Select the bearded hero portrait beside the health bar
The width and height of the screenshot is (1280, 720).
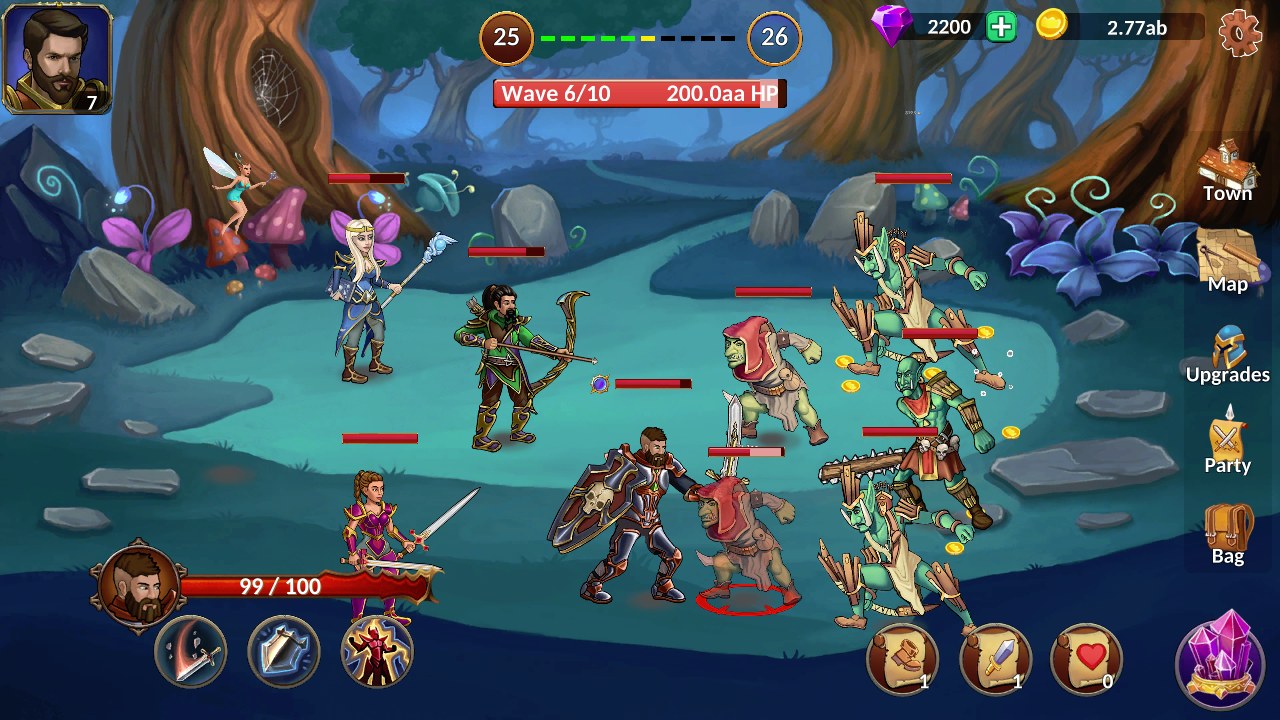tap(139, 586)
